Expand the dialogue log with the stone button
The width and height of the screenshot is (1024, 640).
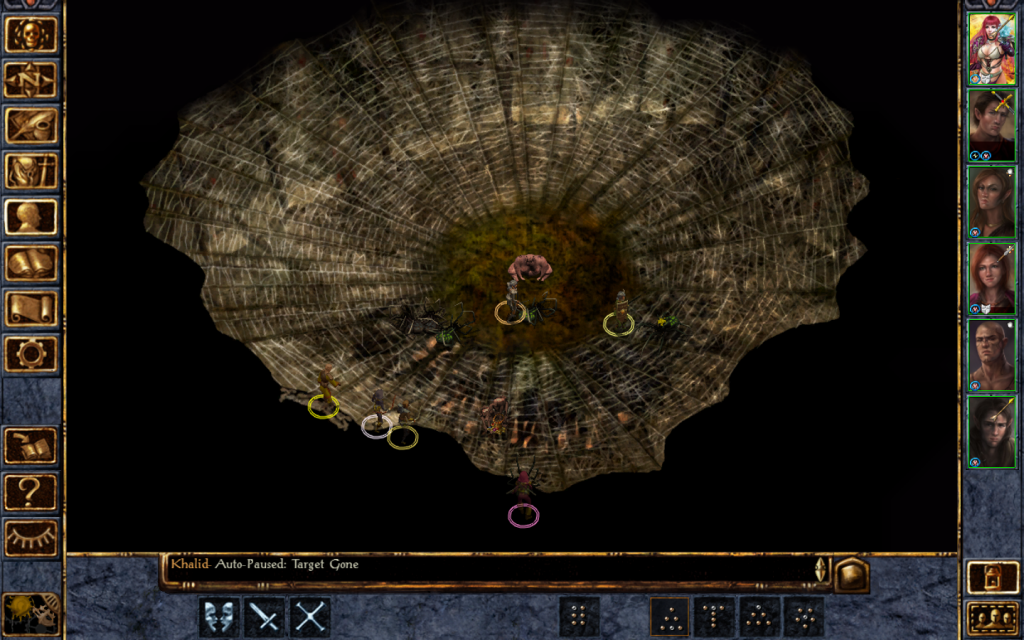click(851, 575)
